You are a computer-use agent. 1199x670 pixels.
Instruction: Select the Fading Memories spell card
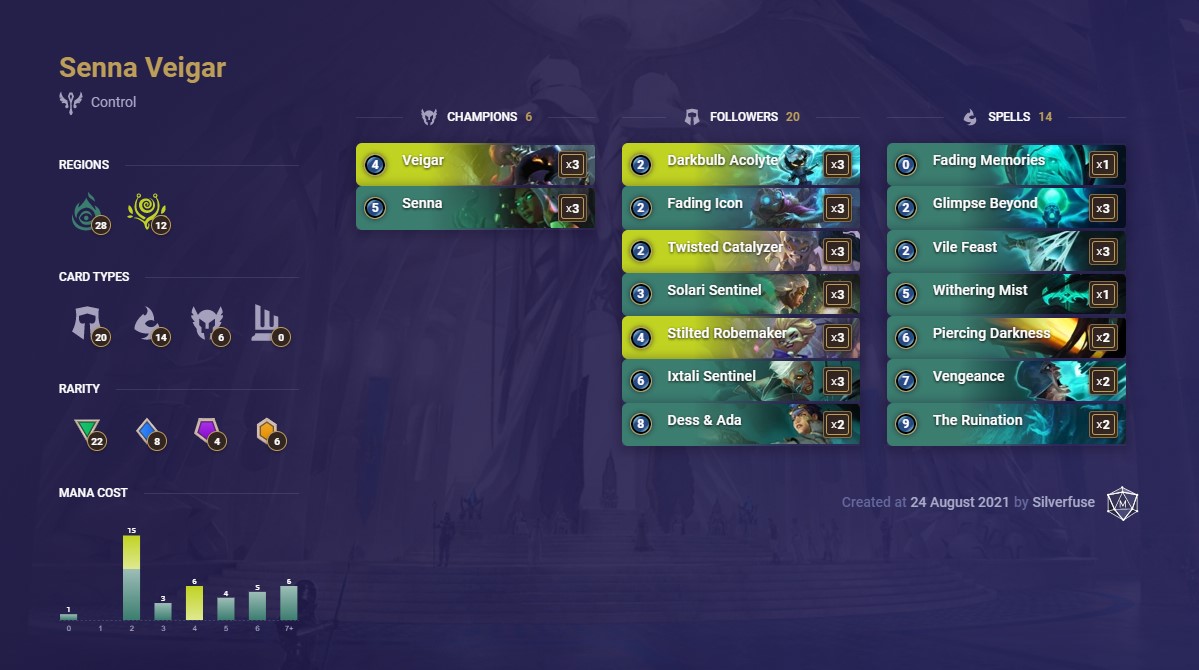(x=1005, y=164)
